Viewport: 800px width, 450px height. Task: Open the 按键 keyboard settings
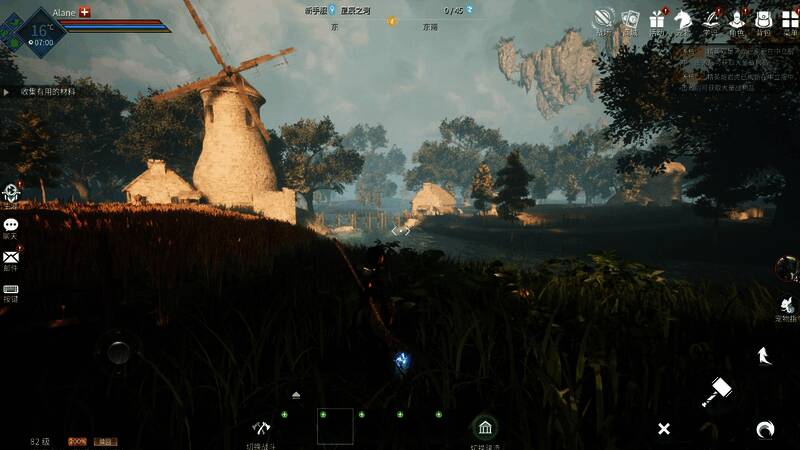click(11, 290)
